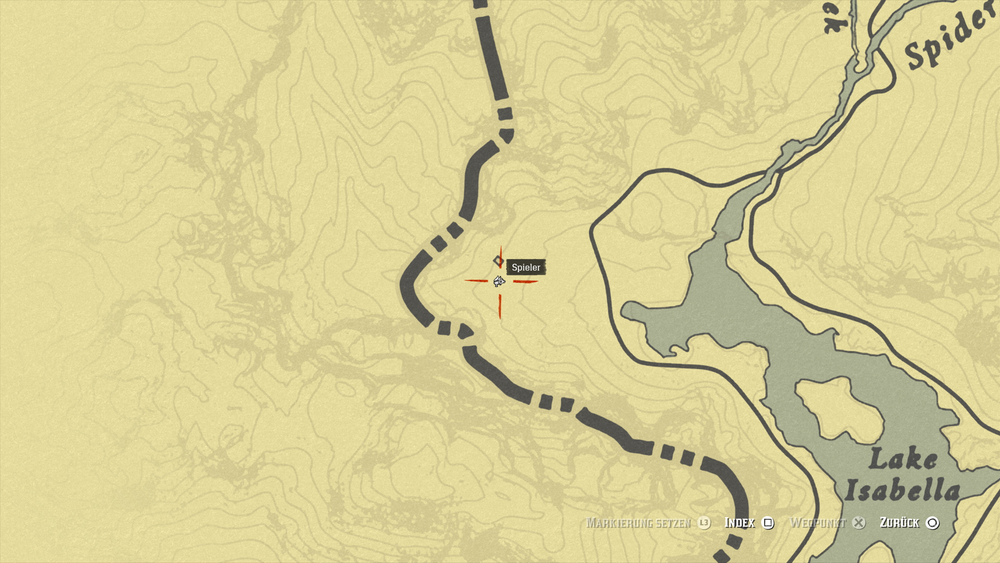This screenshot has width=1000, height=563.
Task: Click the diamond marker above the player
Action: (498, 261)
